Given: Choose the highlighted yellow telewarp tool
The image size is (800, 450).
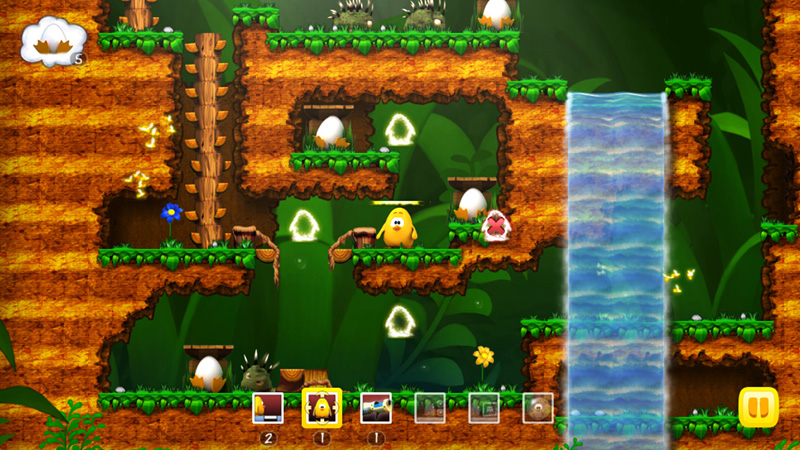Looking at the screenshot, I should [322, 407].
